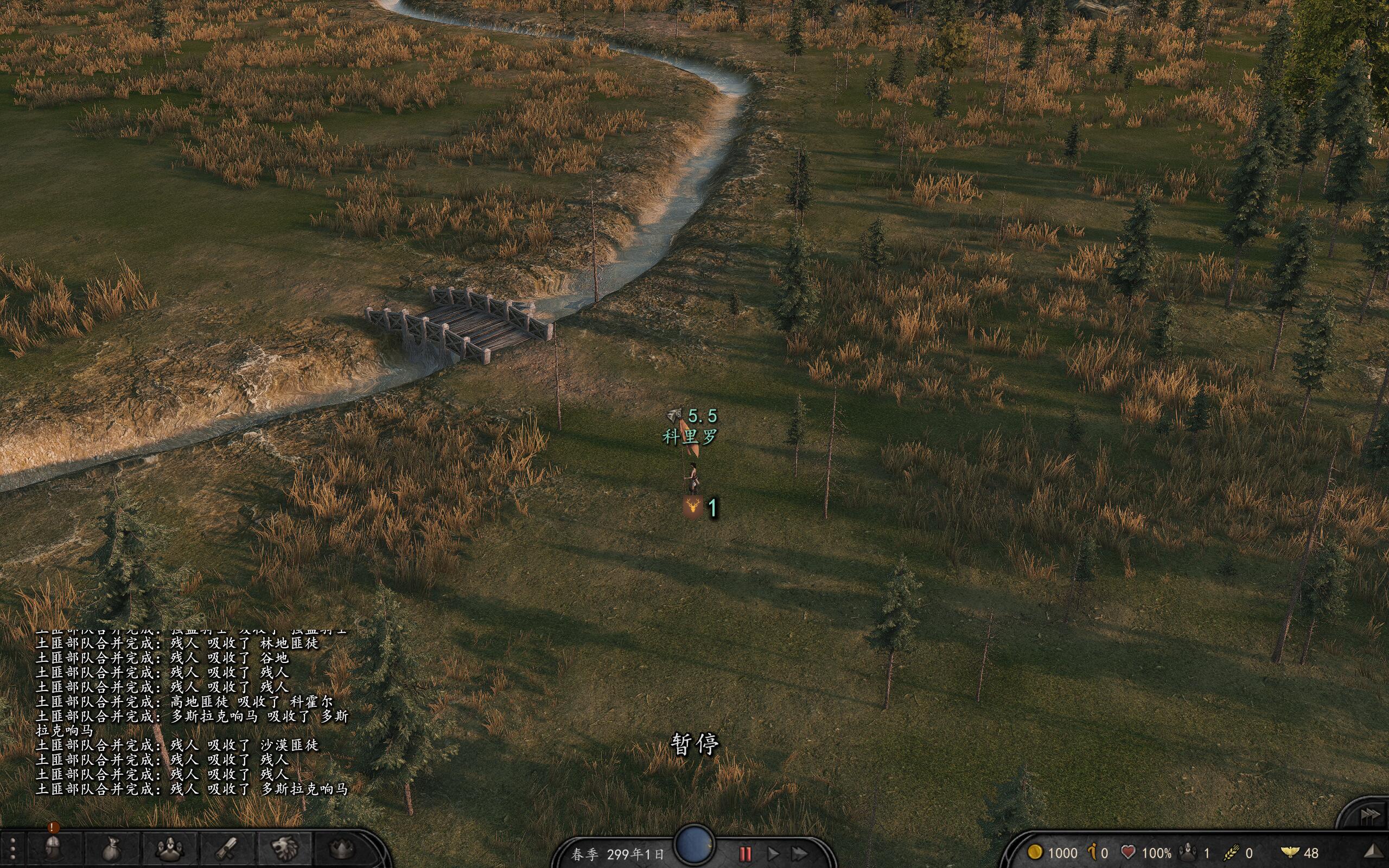Image resolution: width=1389 pixels, height=868 pixels.
Task: Click the red pause time button
Action: pos(745,854)
